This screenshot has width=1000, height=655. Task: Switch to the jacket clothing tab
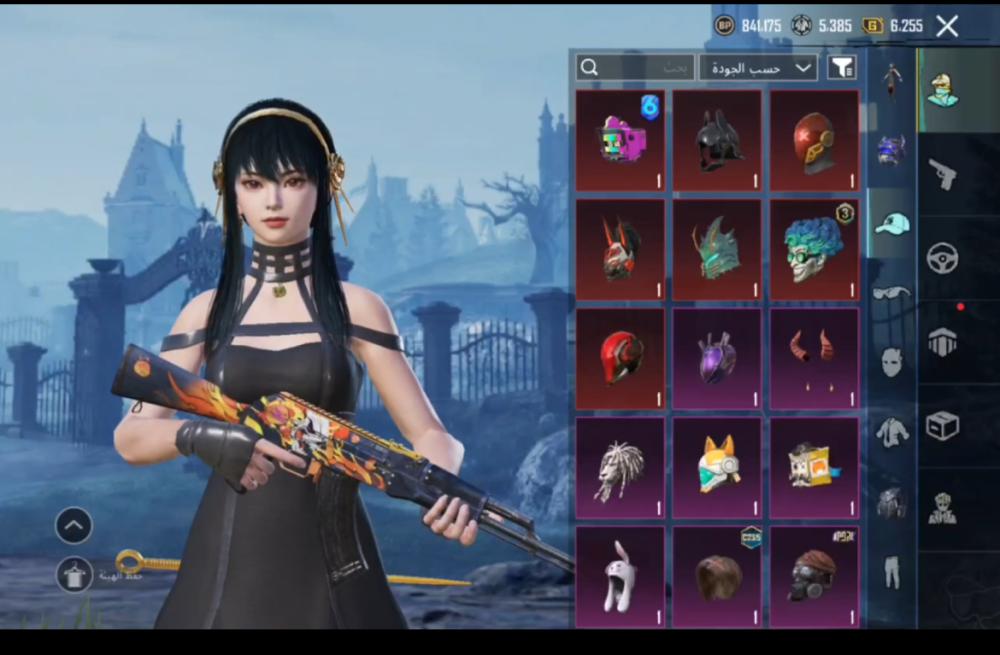click(x=892, y=432)
